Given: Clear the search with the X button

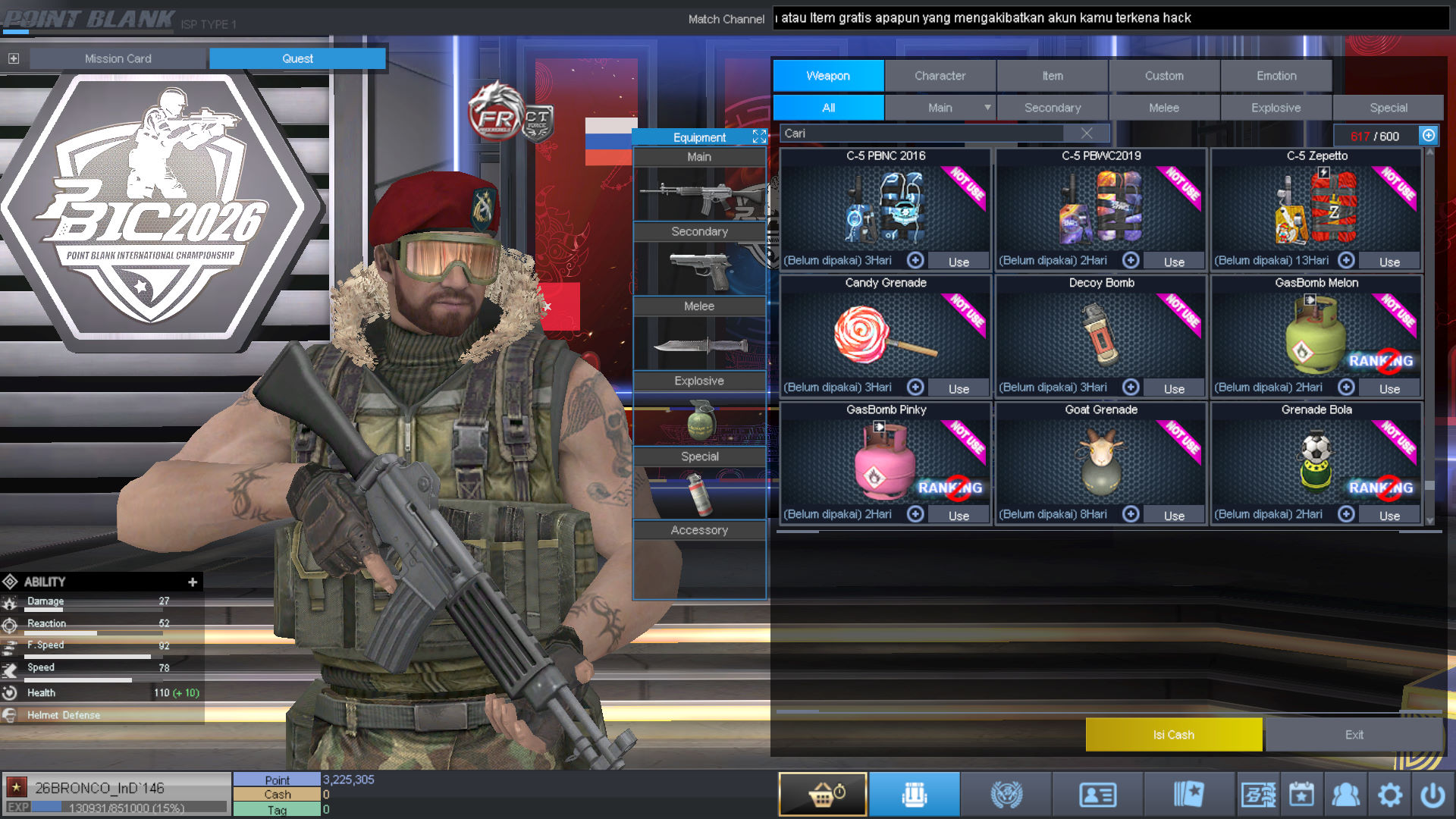Looking at the screenshot, I should [x=1087, y=133].
